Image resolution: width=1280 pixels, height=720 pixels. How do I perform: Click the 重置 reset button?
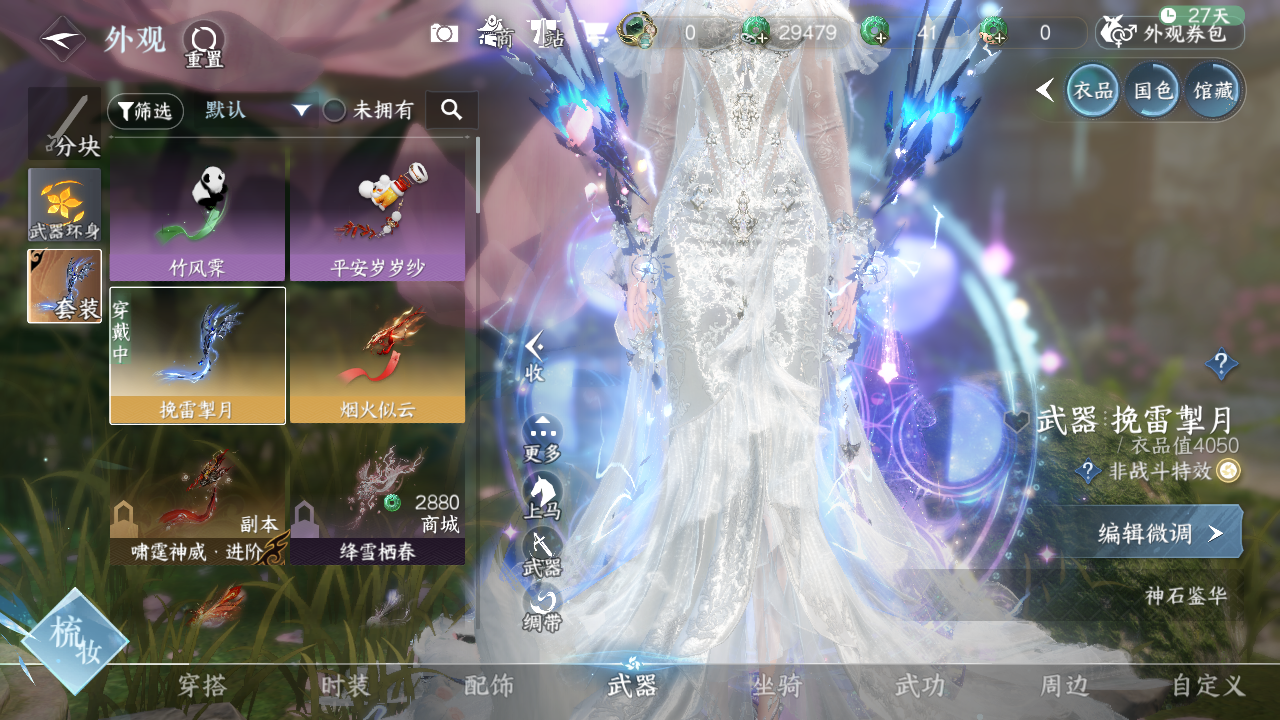point(204,45)
